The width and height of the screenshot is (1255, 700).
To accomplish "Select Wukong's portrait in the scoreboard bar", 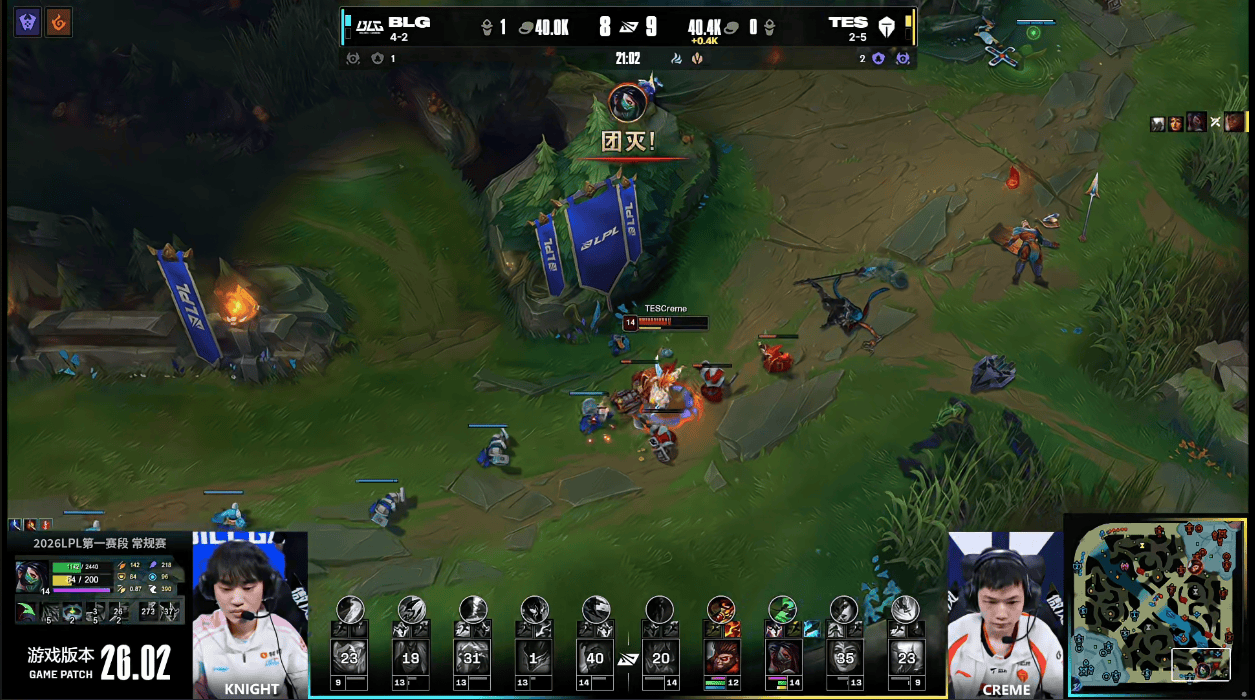I will pos(720,658).
